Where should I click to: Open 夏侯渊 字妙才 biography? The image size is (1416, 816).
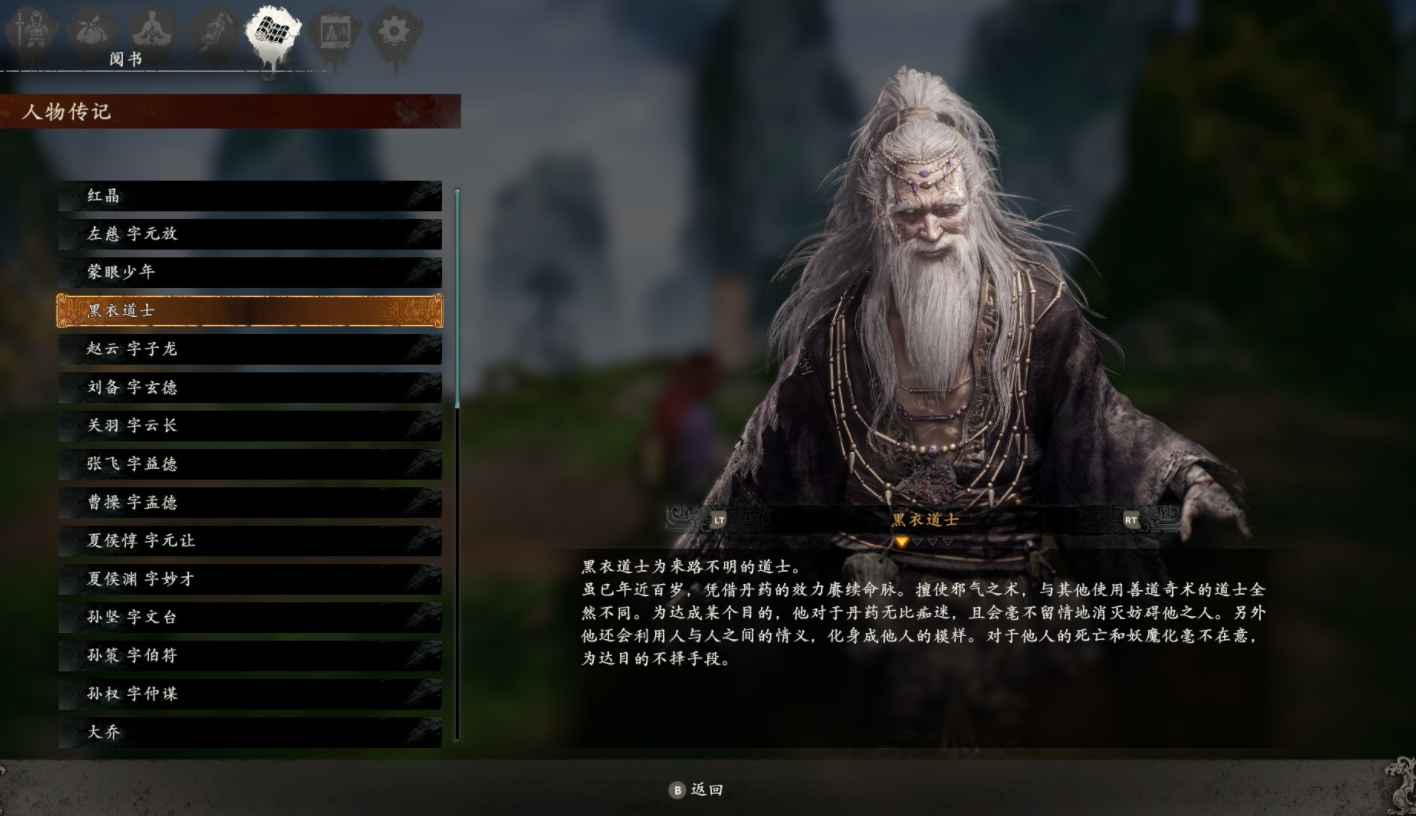250,579
